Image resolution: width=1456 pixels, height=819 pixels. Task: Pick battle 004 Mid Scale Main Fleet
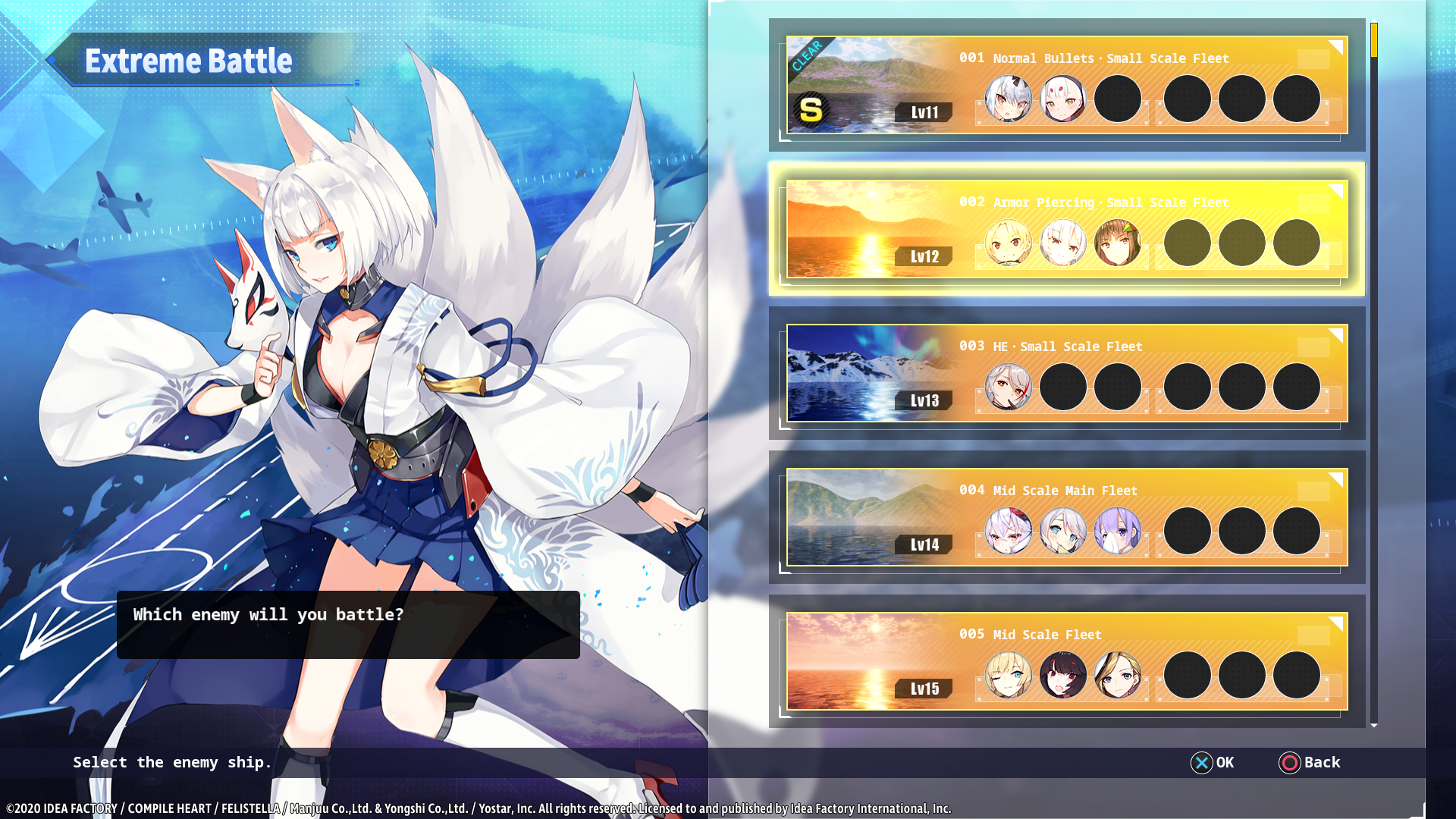coord(1066,517)
